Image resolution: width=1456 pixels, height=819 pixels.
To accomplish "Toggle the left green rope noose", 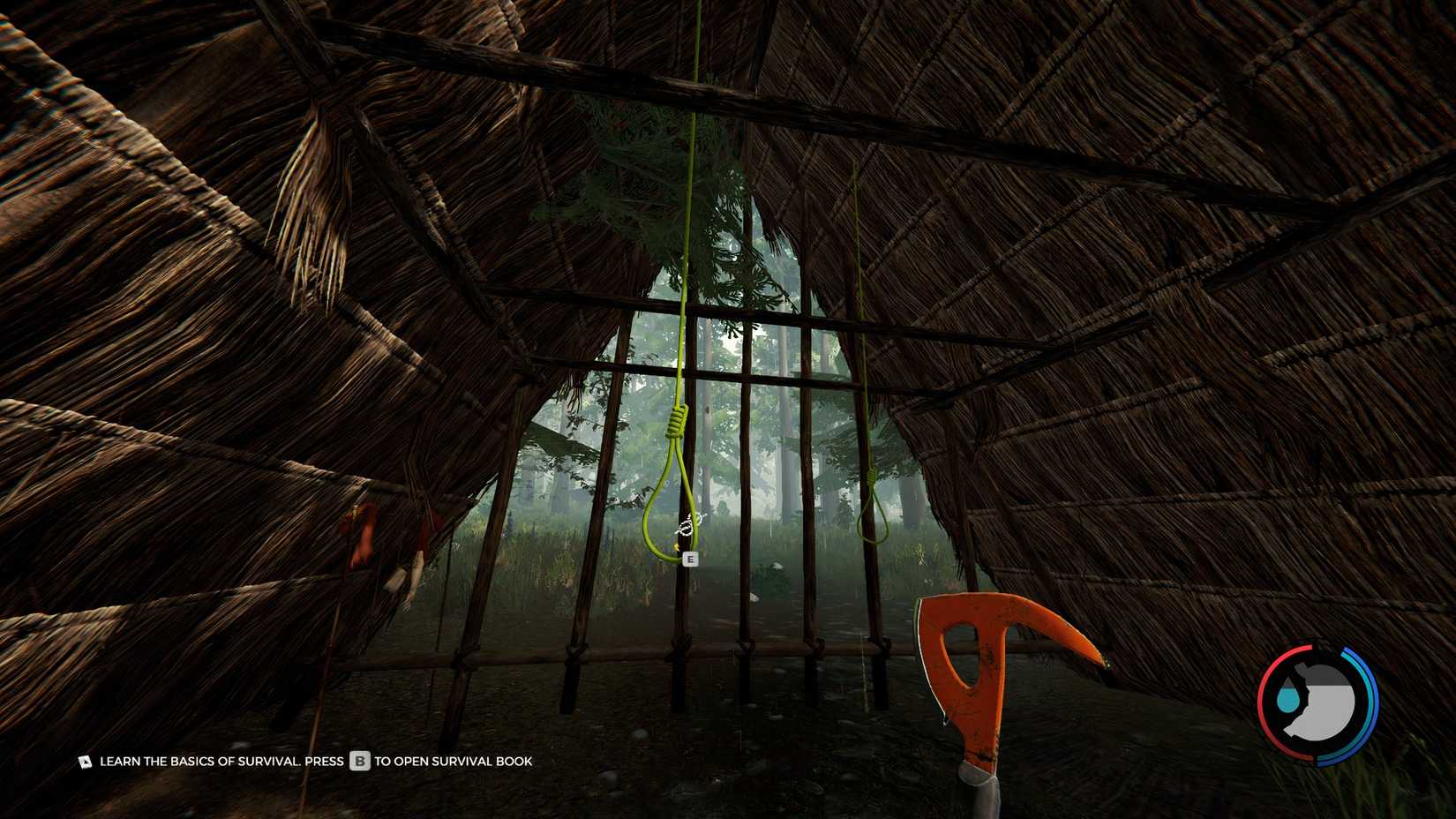I will point(667,485).
